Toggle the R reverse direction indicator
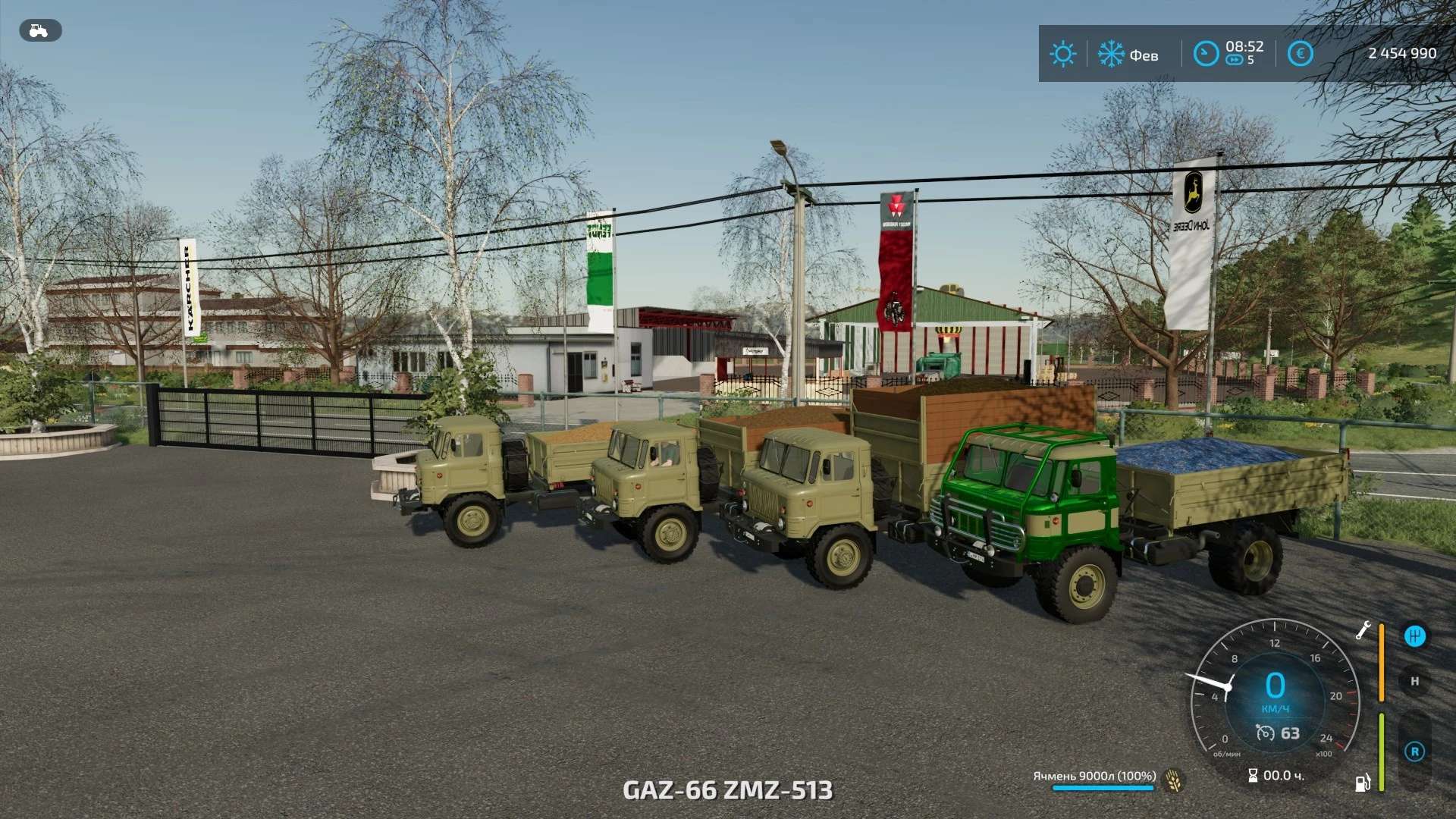Viewport: 1456px width, 819px height. (x=1414, y=752)
